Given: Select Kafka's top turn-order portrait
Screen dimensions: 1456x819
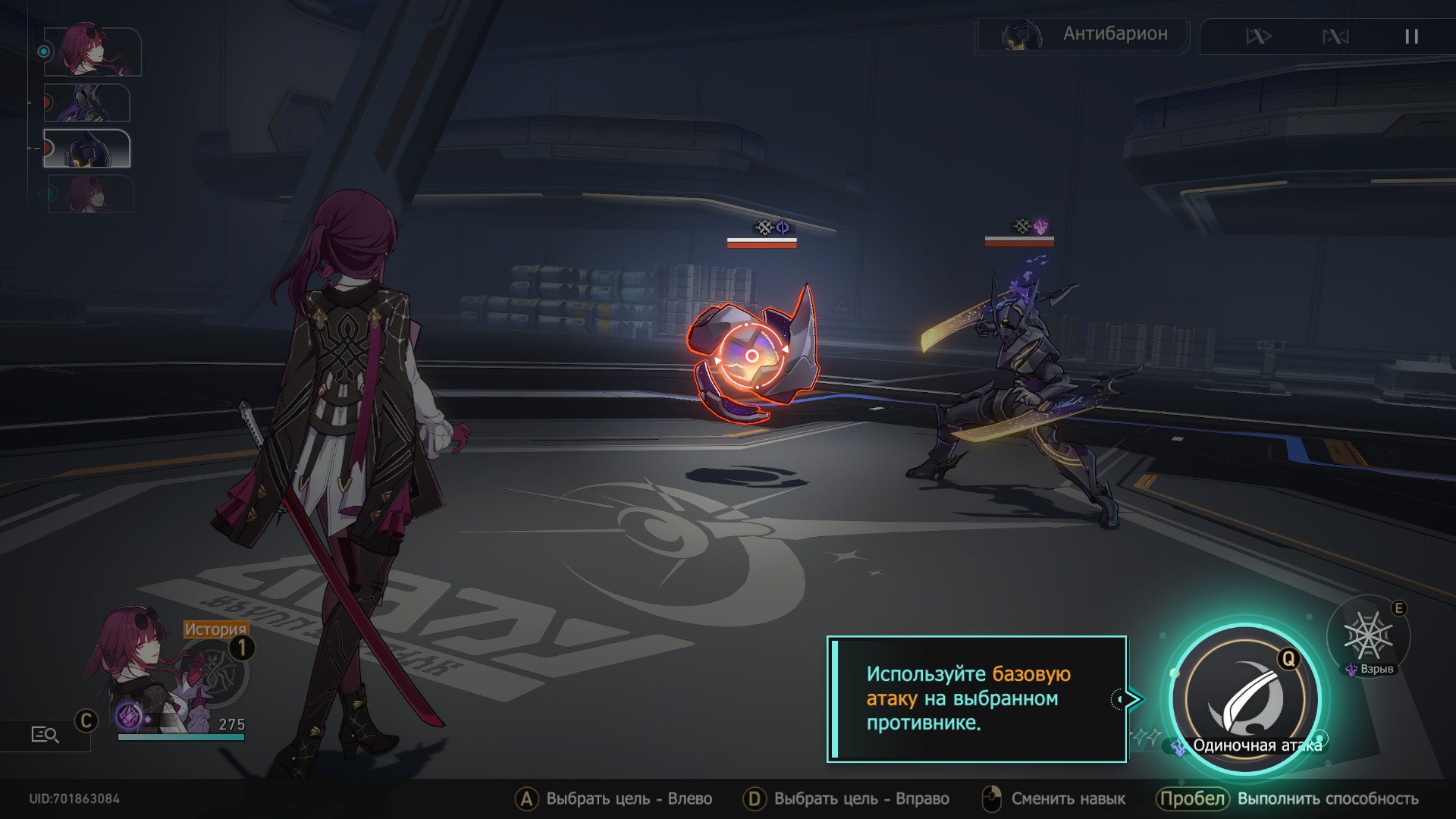Looking at the screenshot, I should click(x=92, y=51).
